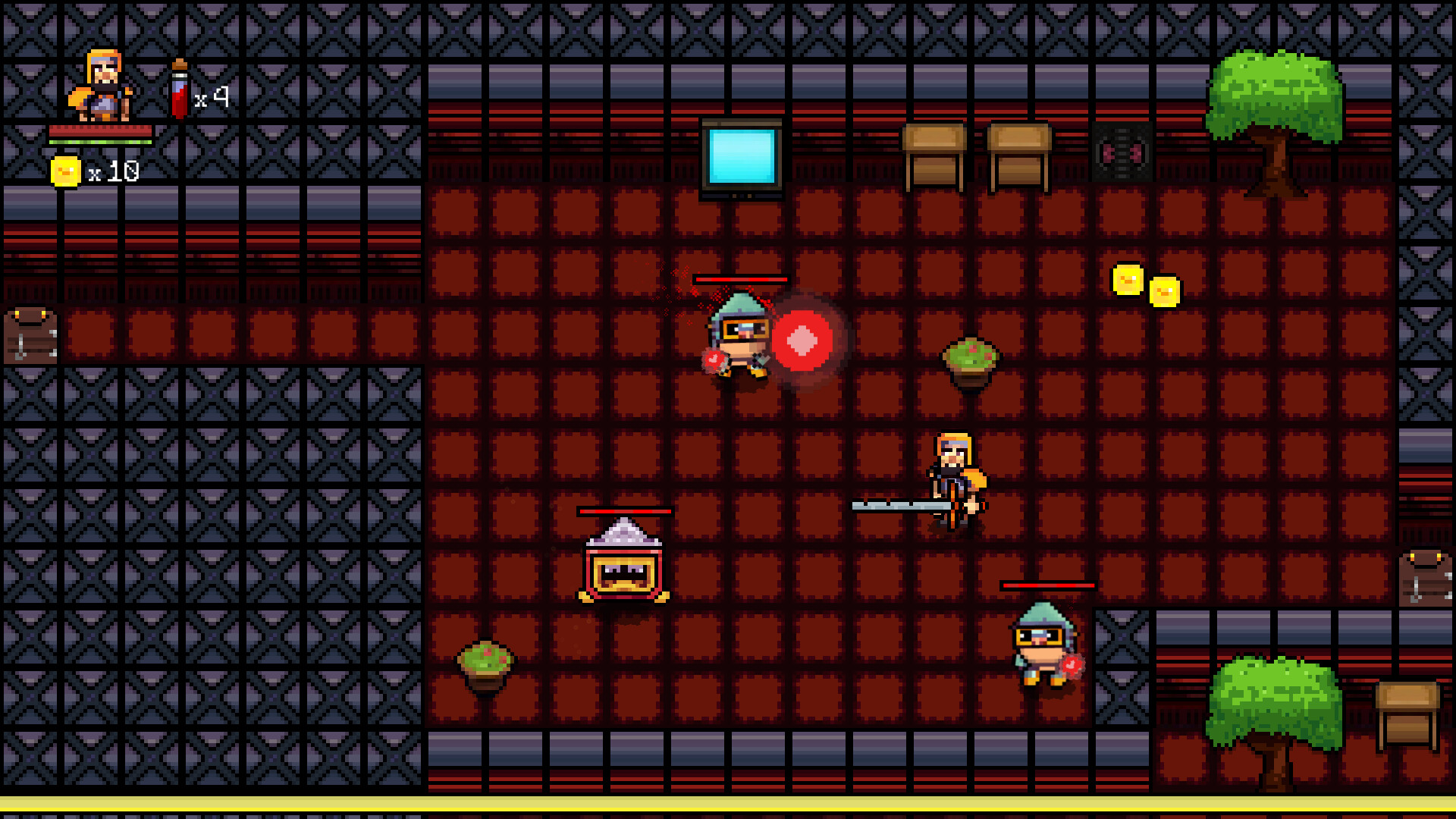This screenshot has height=819, width=1456.
Task: Select the health potion icon showing x9
Action: coord(179,91)
